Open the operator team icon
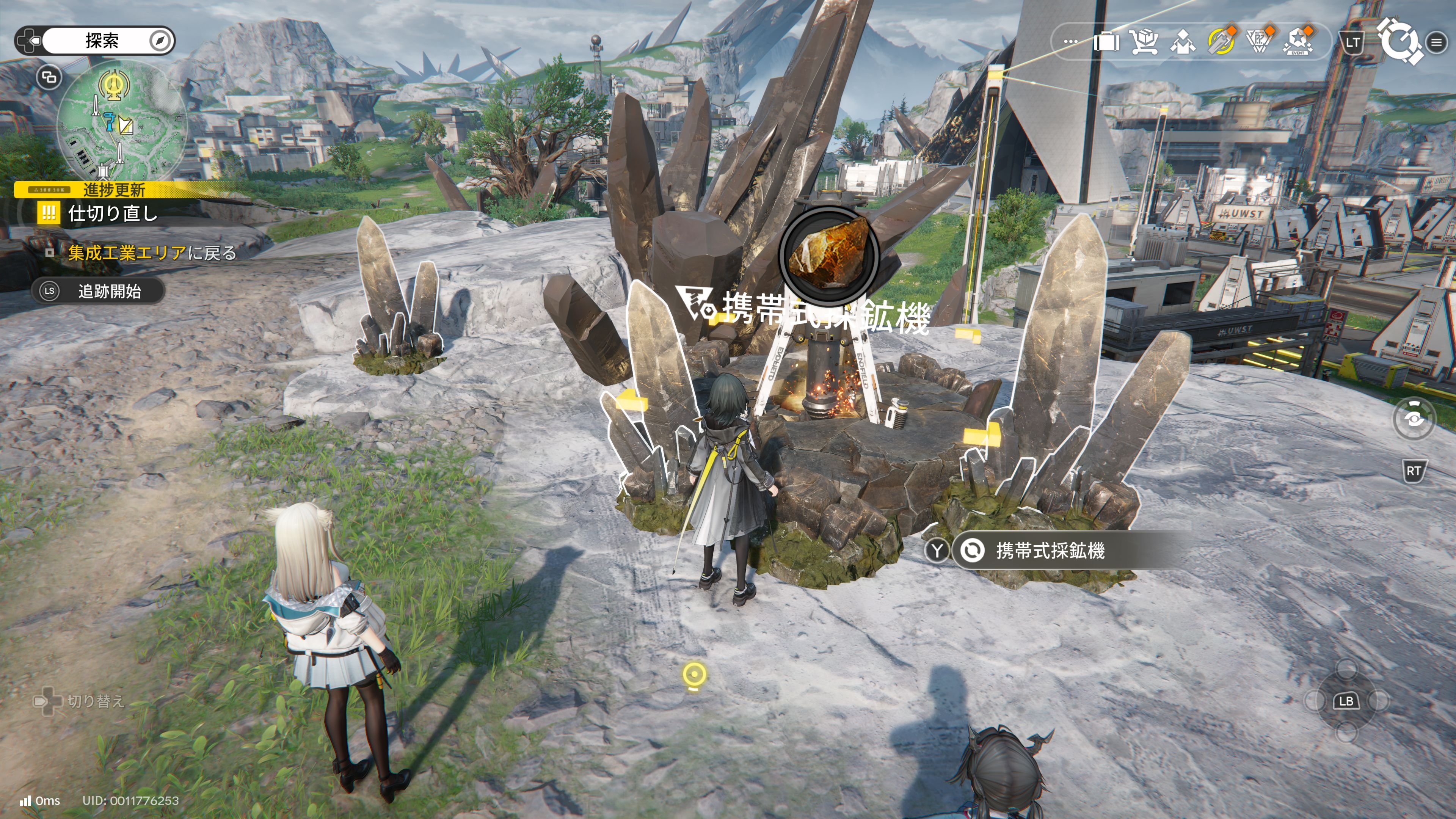This screenshot has width=1456, height=819. (x=1183, y=42)
